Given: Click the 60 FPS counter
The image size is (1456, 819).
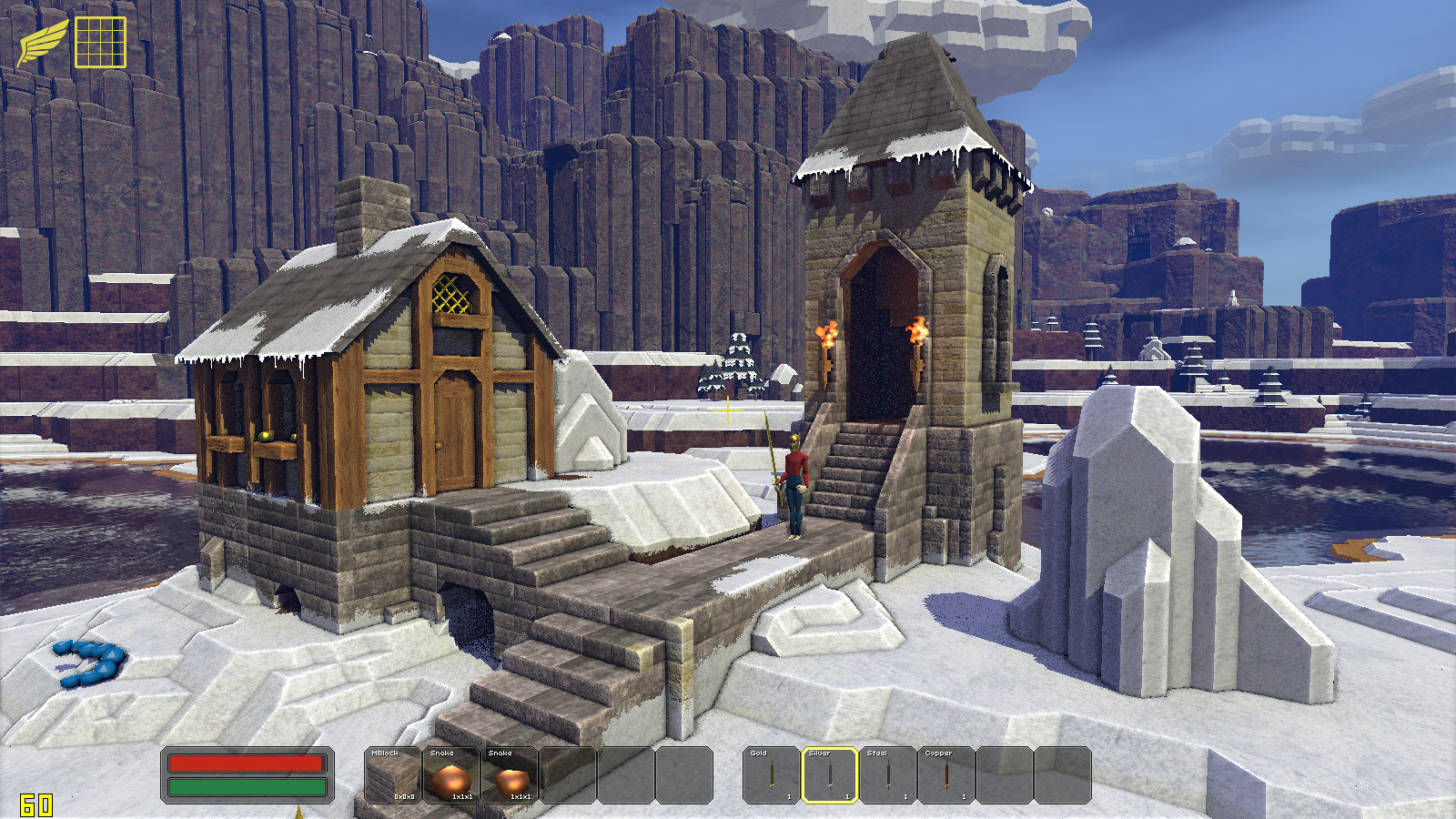Looking at the screenshot, I should 38,803.
